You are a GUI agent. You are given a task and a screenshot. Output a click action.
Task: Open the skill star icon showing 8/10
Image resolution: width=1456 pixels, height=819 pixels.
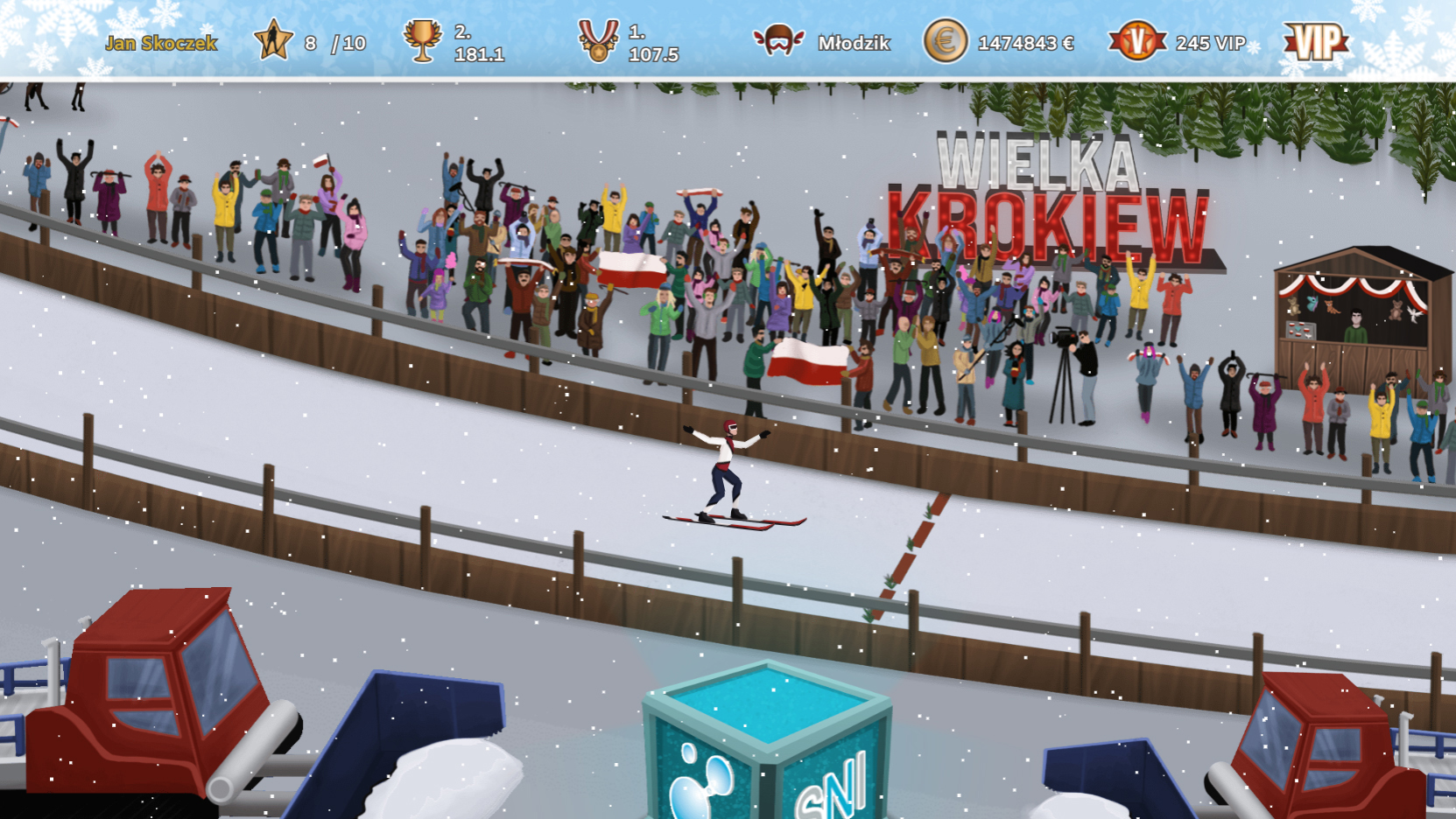coord(273,39)
